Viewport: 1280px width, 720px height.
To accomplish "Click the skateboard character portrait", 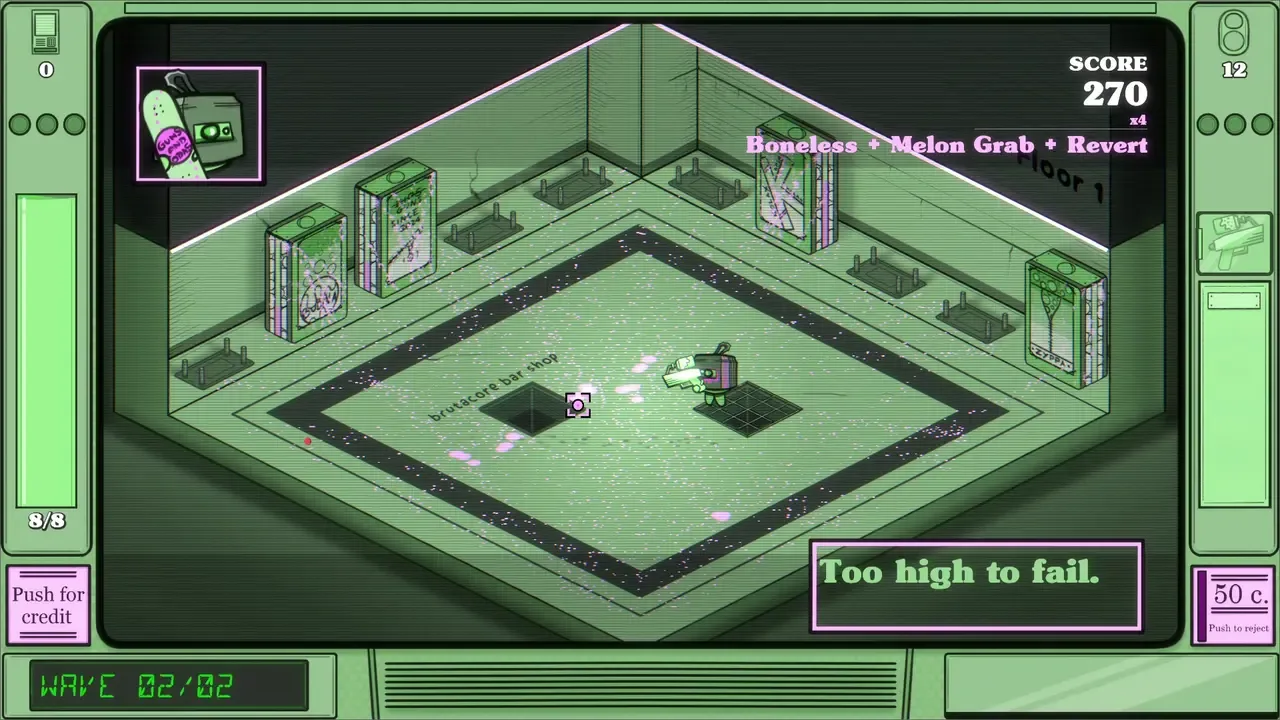I will pos(200,124).
